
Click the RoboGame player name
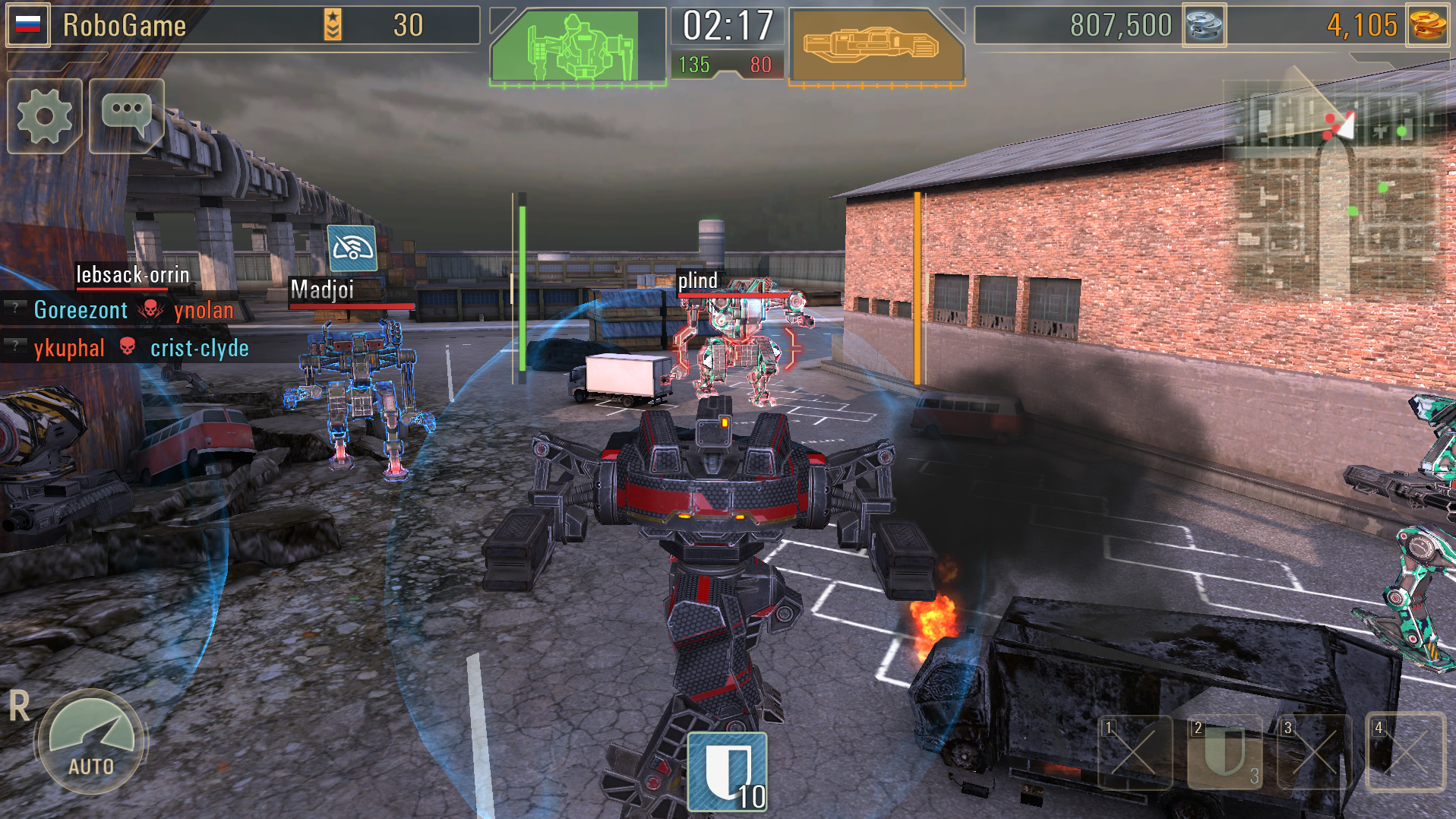coord(125,25)
